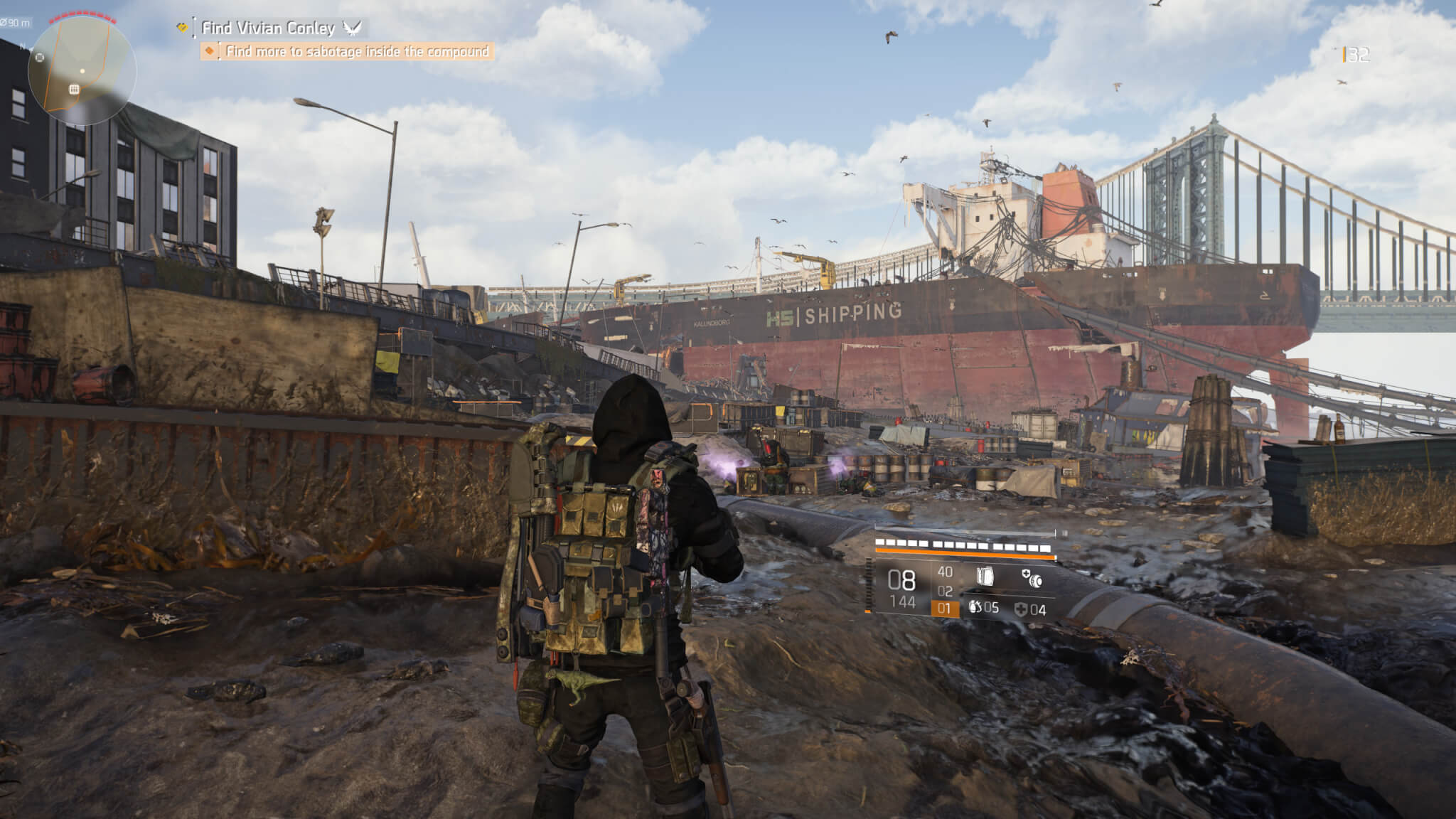Screen dimensions: 1456x819
Task: Use the armor kit icon
Action: (1022, 609)
